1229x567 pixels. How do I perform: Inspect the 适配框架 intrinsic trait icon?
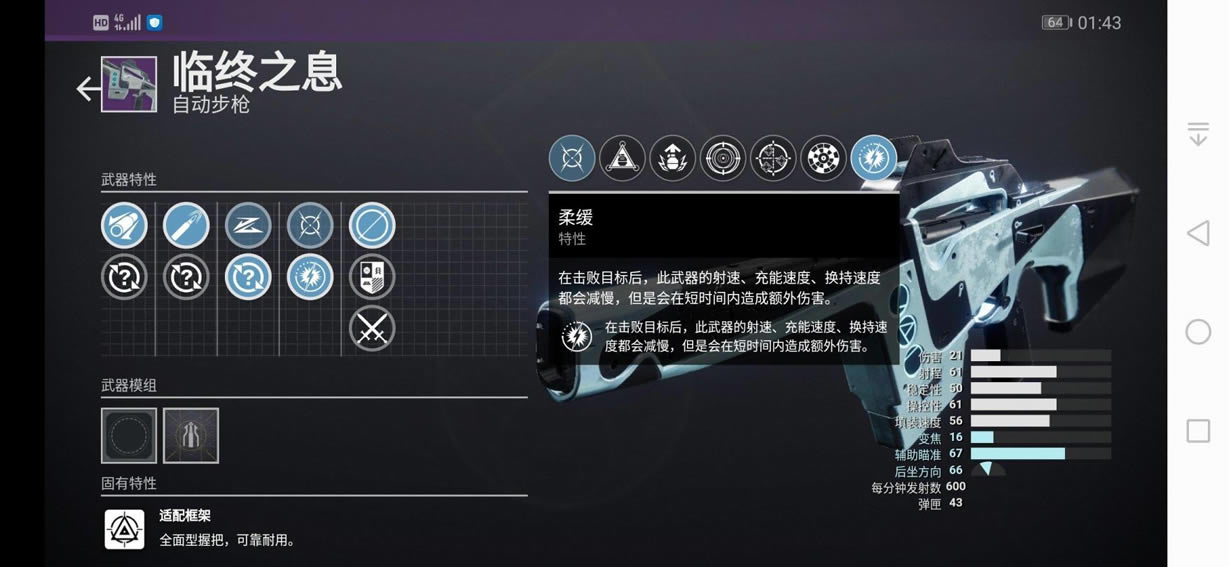125,529
